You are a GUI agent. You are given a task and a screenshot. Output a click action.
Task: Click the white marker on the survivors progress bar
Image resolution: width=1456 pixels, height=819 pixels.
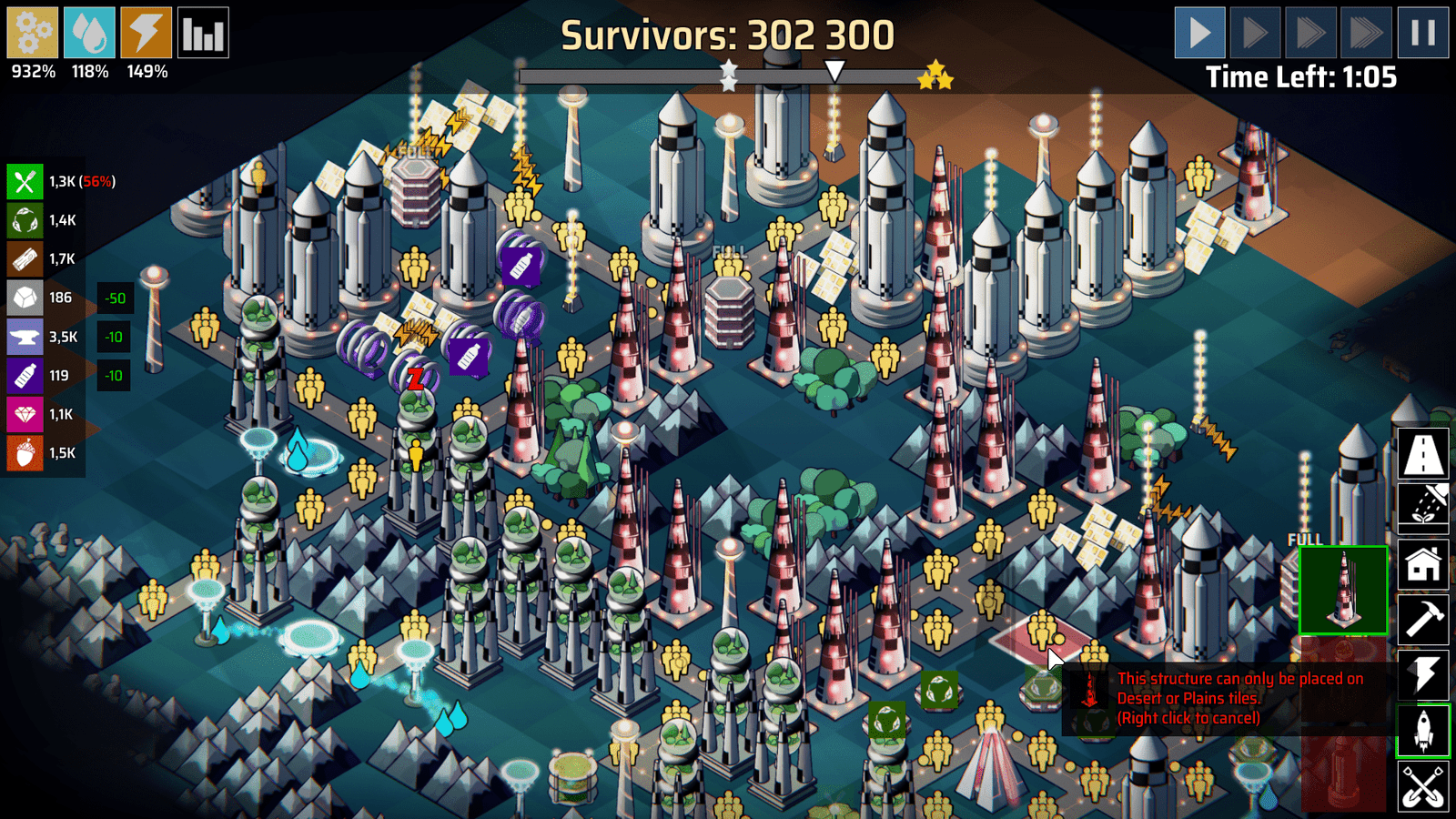835,69
